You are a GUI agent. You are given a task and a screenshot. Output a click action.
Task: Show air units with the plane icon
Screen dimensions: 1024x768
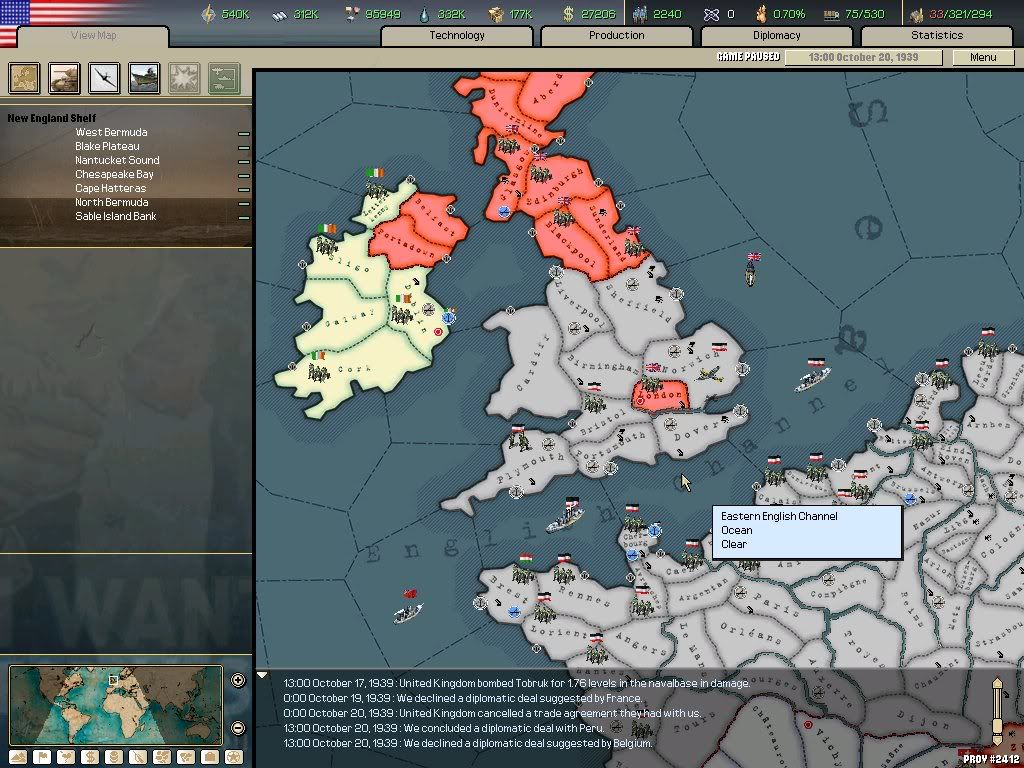[105, 77]
